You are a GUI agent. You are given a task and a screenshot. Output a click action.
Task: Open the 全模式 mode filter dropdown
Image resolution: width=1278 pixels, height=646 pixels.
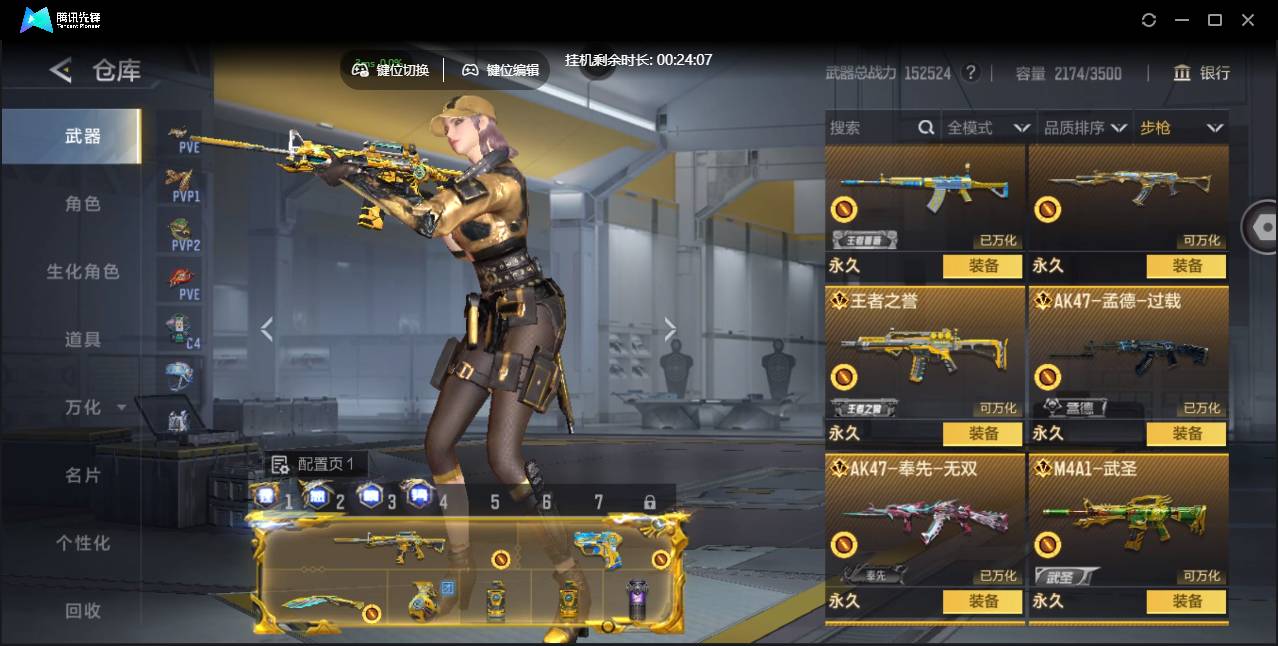(x=988, y=128)
